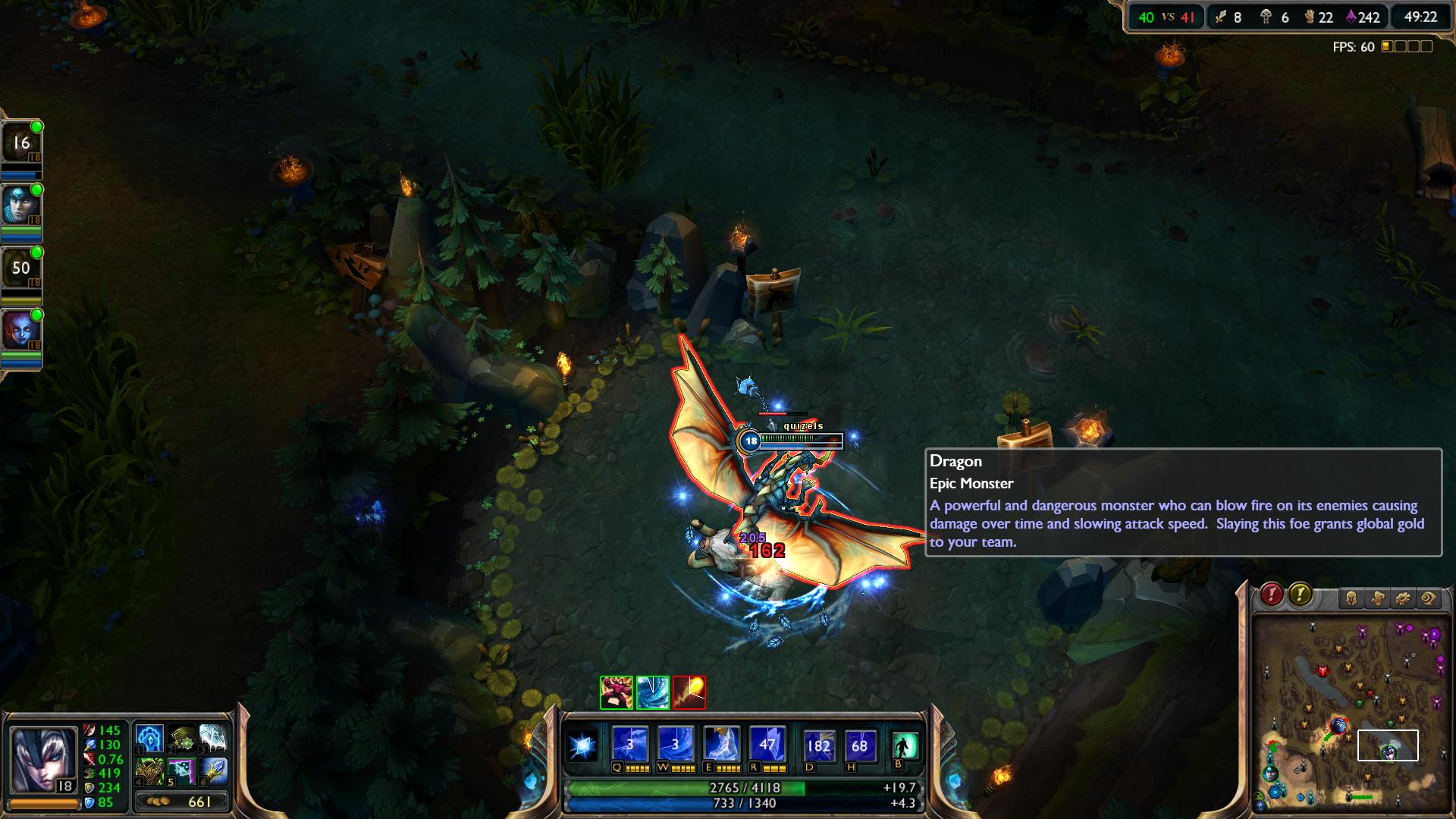Open the gear options button above minimap
The height and width of the screenshot is (819, 1456).
[1403, 599]
